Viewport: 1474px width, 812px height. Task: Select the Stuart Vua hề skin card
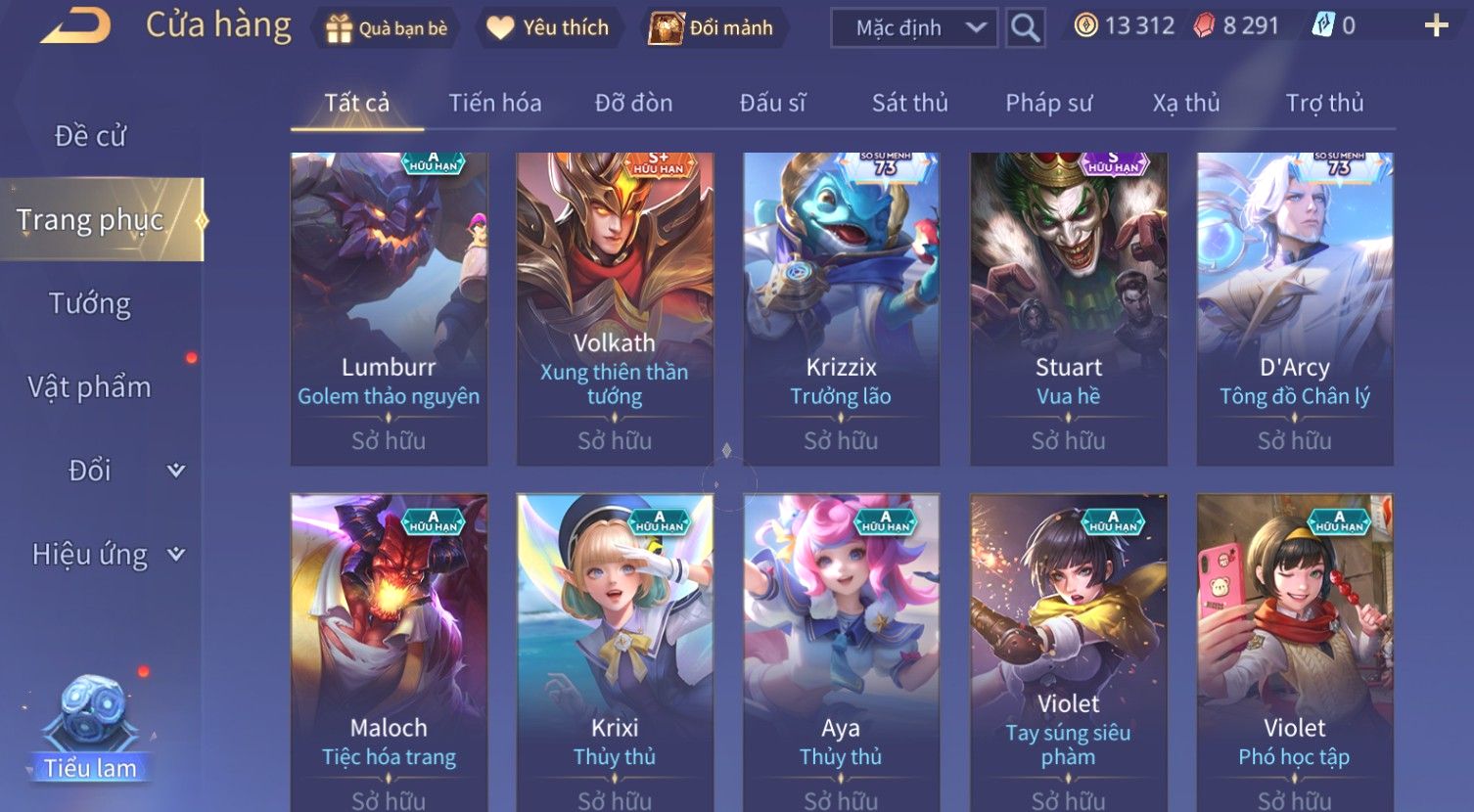1068,308
